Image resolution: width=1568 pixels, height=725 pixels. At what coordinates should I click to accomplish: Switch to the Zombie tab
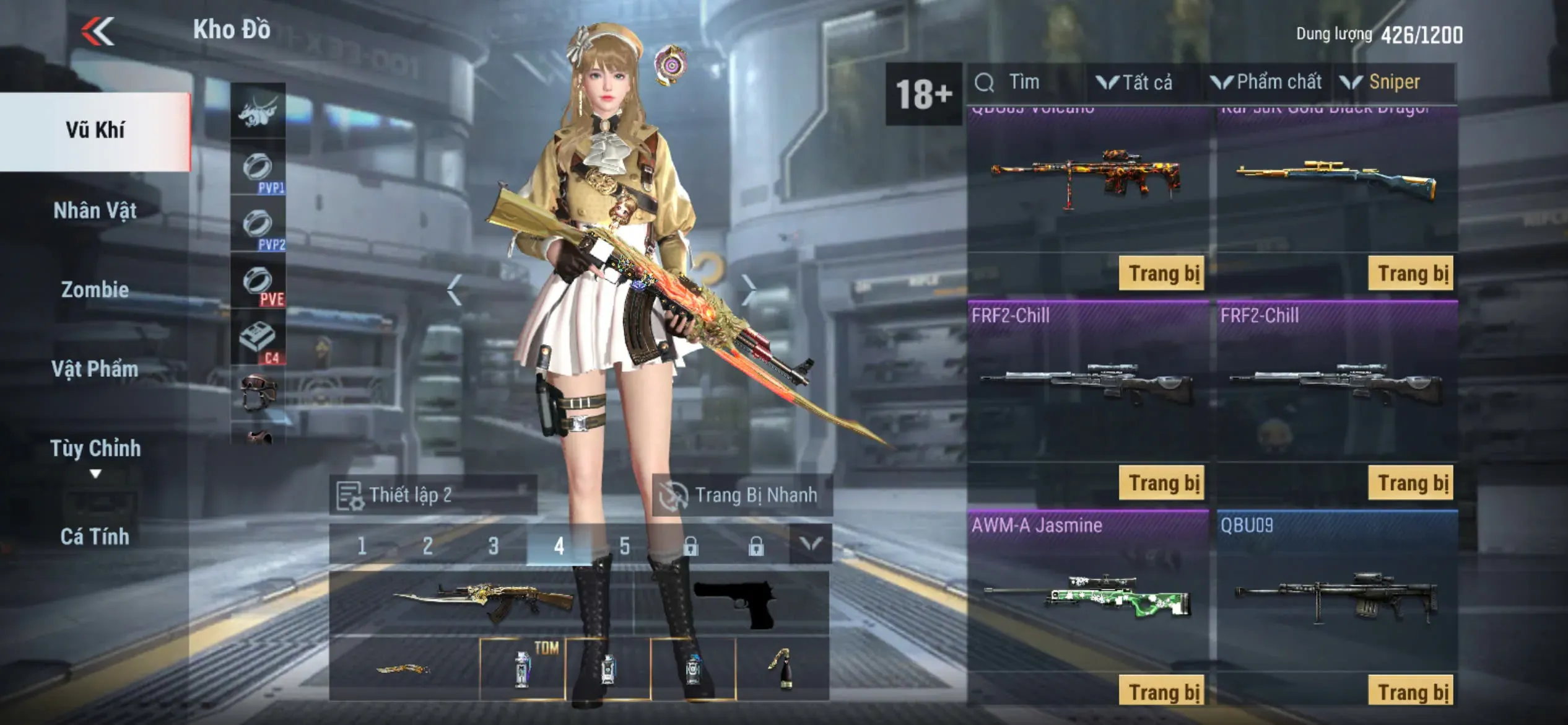pos(95,290)
